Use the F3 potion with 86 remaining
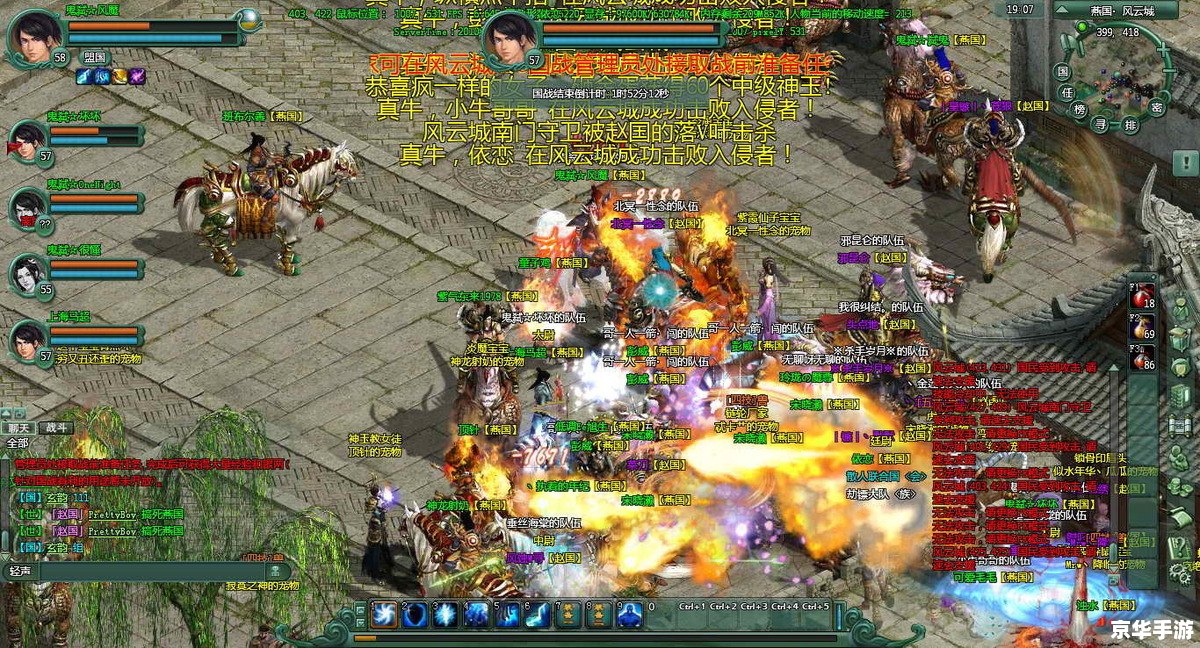 coord(1141,357)
